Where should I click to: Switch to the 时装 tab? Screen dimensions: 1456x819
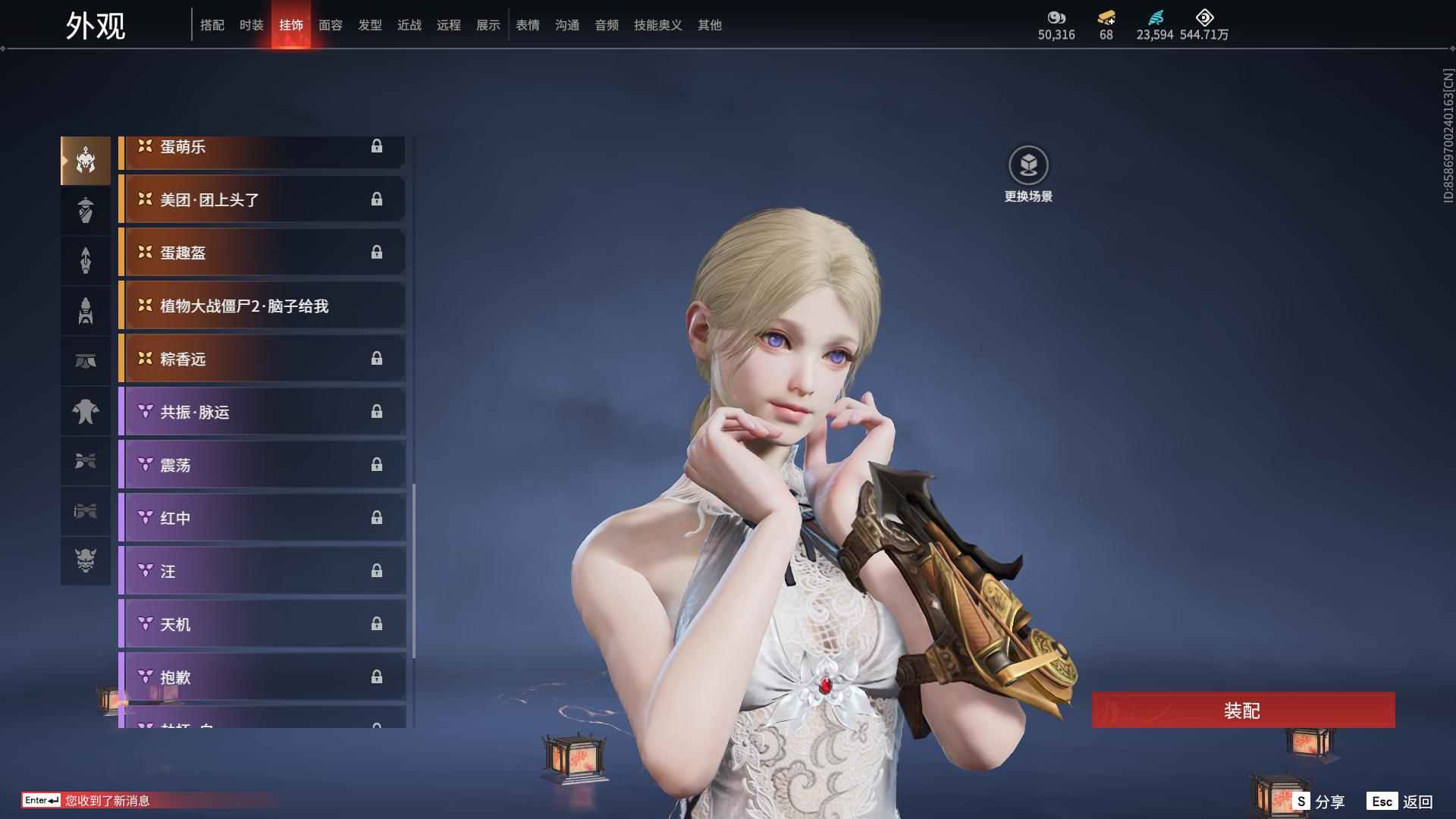point(251,25)
